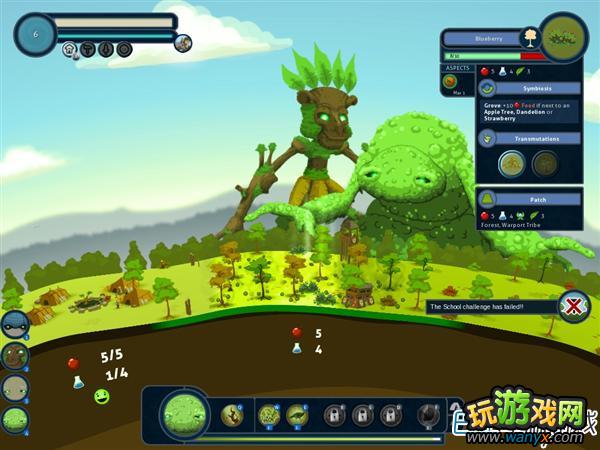Open the round avatar at the bar's end
600x450 pixels.
[183, 42]
